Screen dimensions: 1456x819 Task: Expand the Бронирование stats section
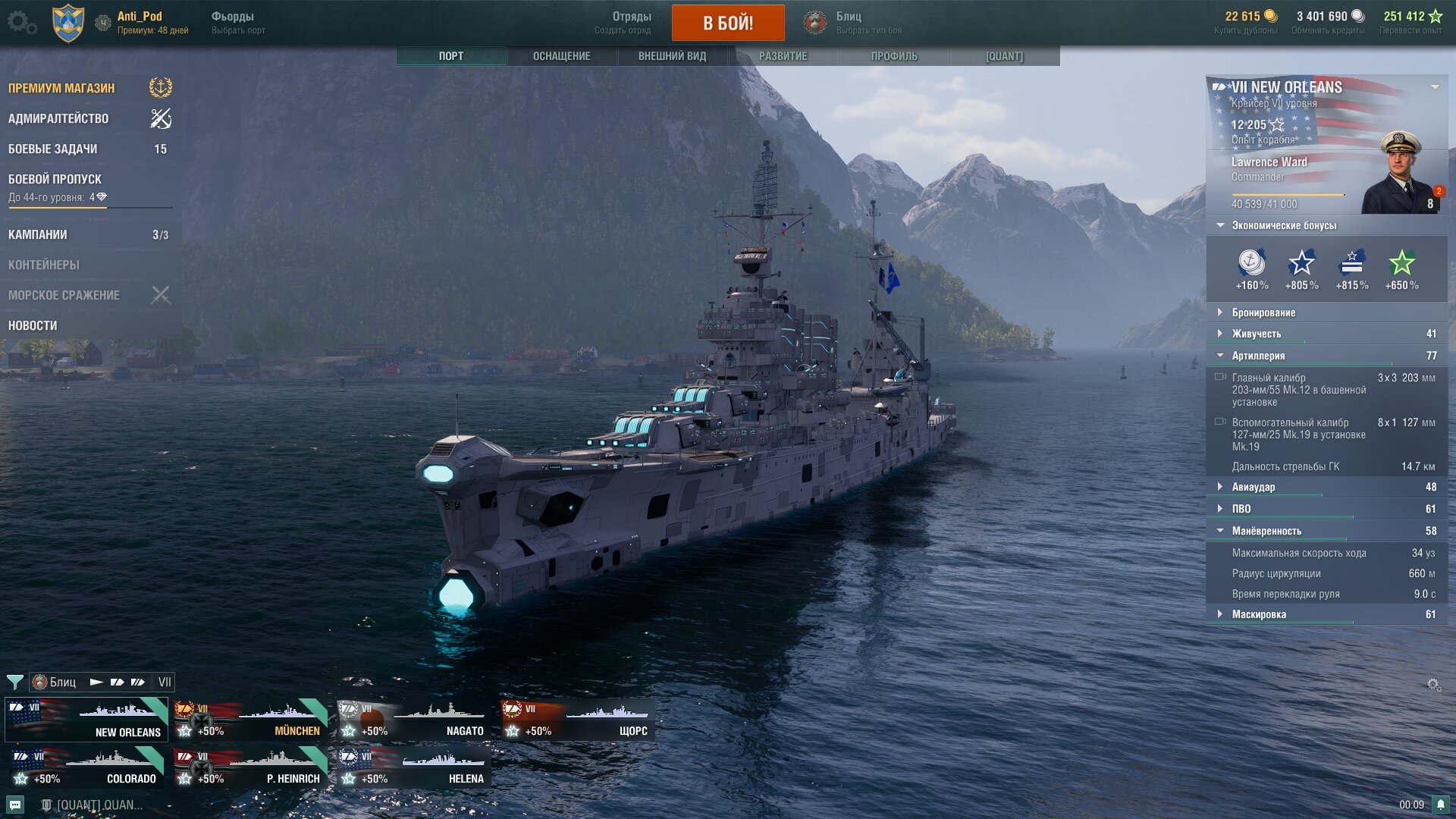[x=1263, y=312]
